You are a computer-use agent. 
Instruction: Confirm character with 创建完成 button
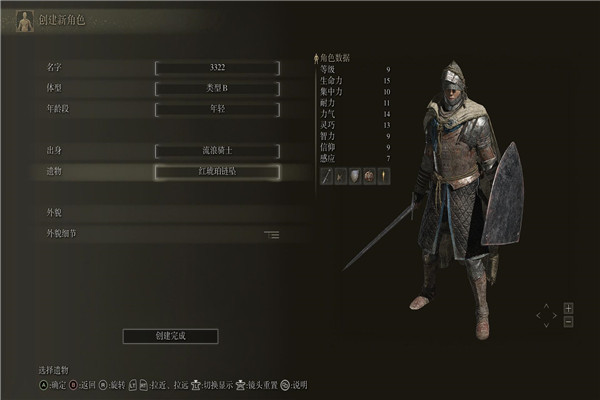point(170,336)
